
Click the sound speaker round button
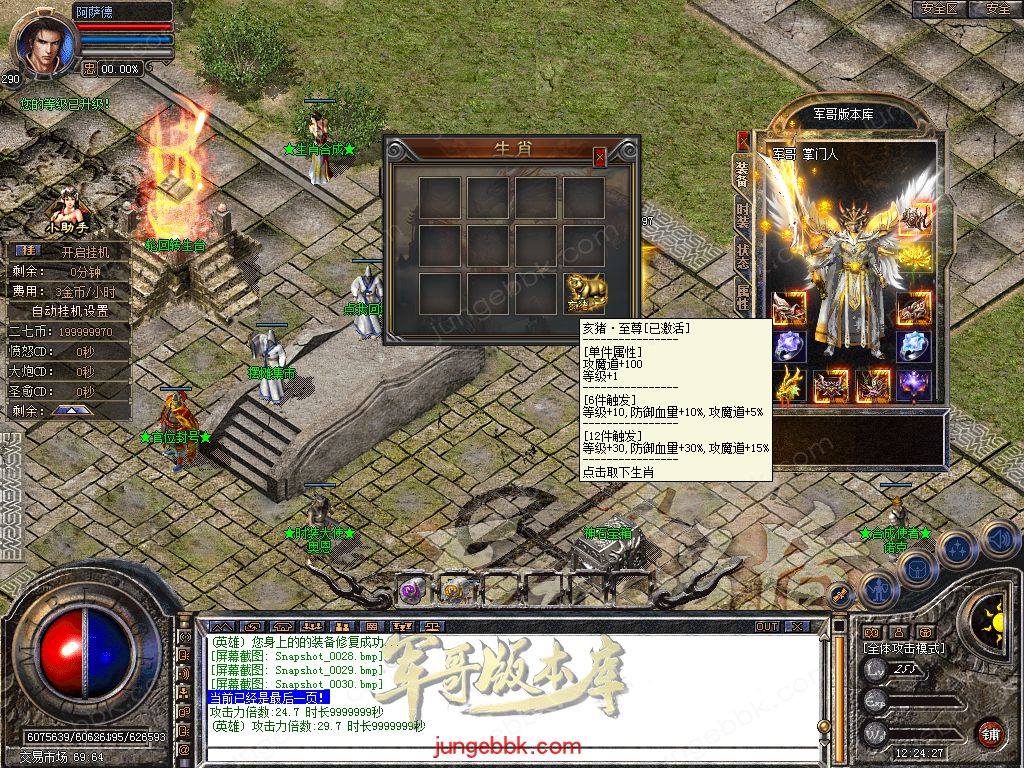(999, 539)
